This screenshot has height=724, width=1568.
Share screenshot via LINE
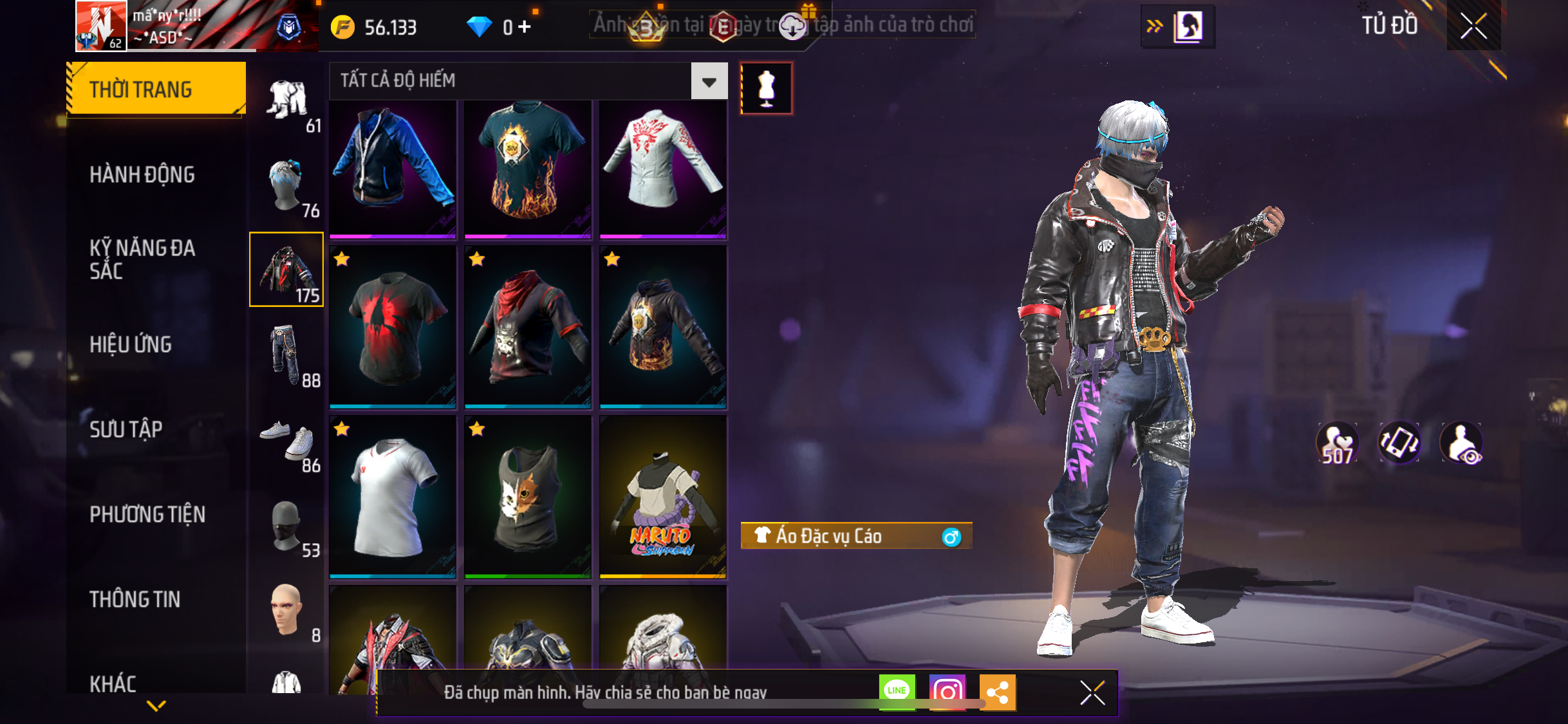tap(896, 691)
